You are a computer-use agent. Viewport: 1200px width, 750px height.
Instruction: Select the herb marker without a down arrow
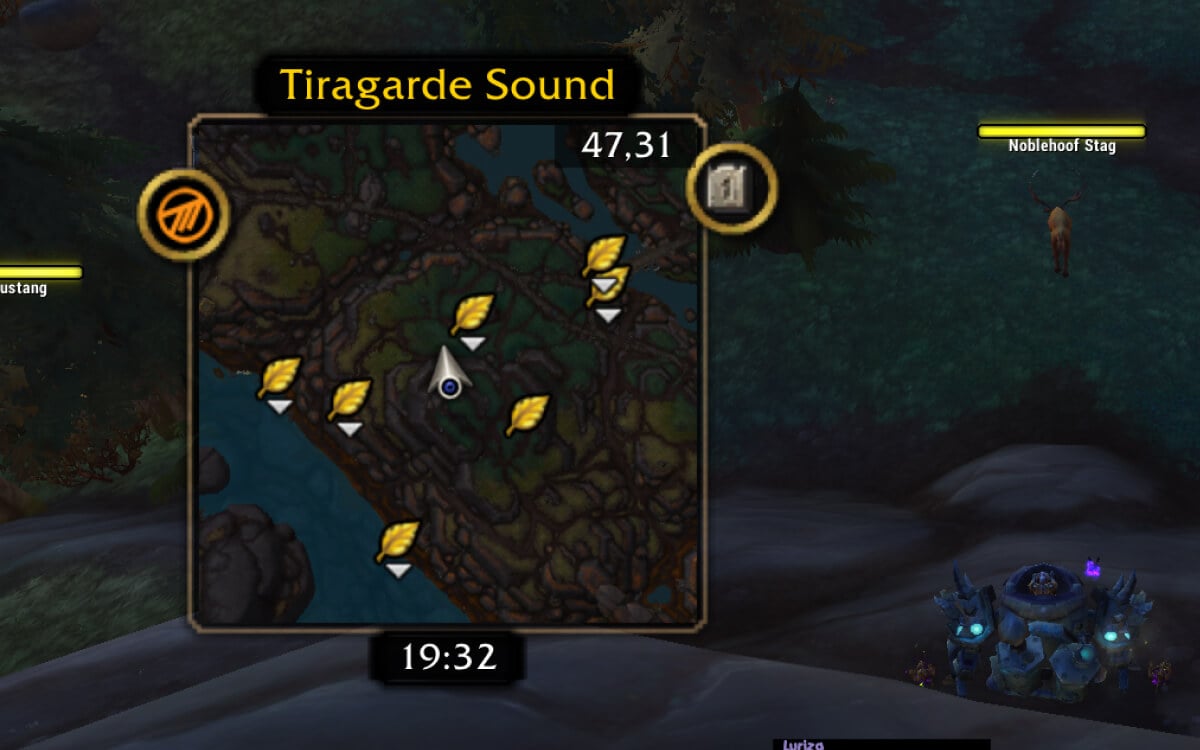click(x=527, y=414)
